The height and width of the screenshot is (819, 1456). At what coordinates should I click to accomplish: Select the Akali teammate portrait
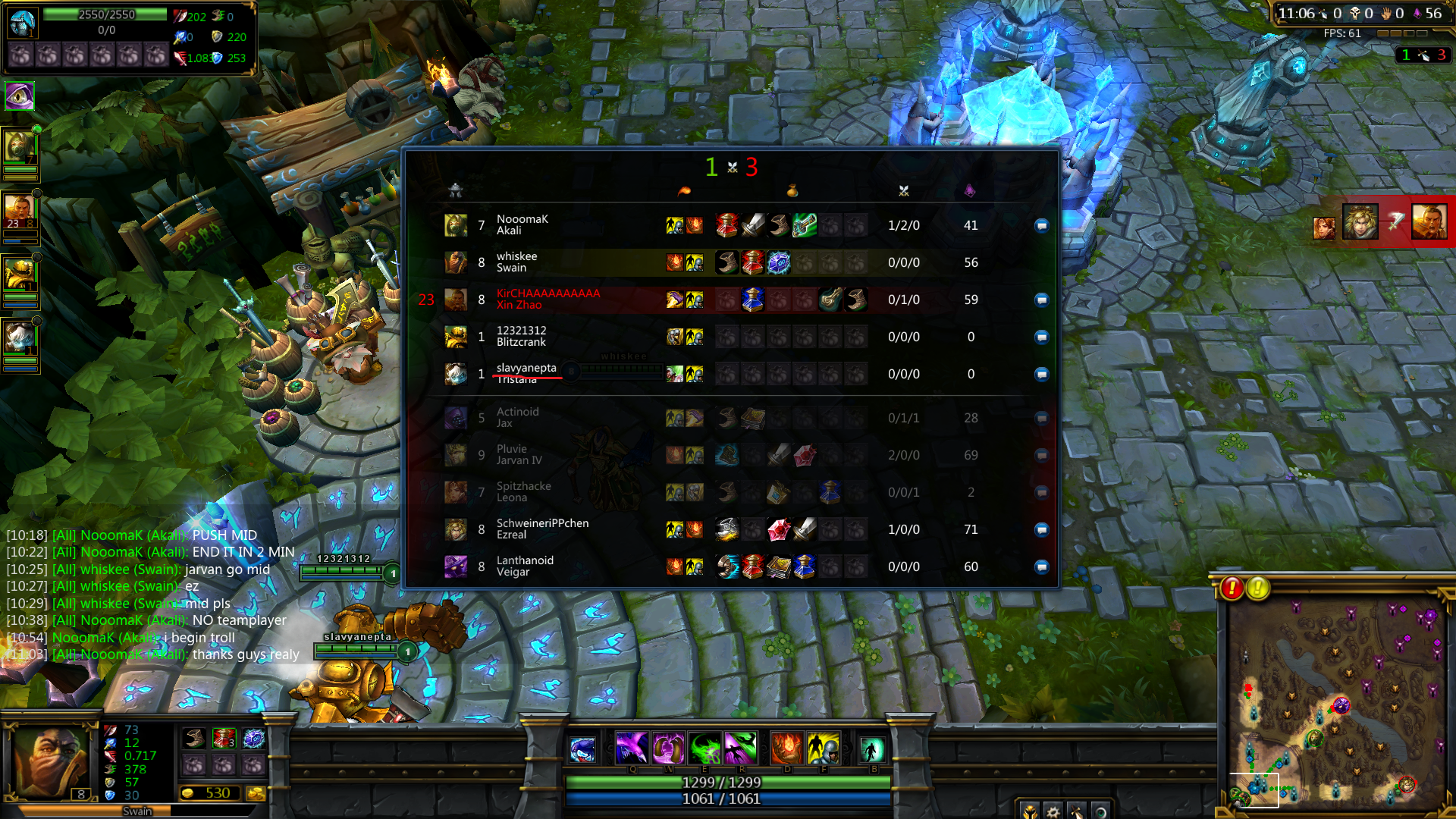point(20,146)
